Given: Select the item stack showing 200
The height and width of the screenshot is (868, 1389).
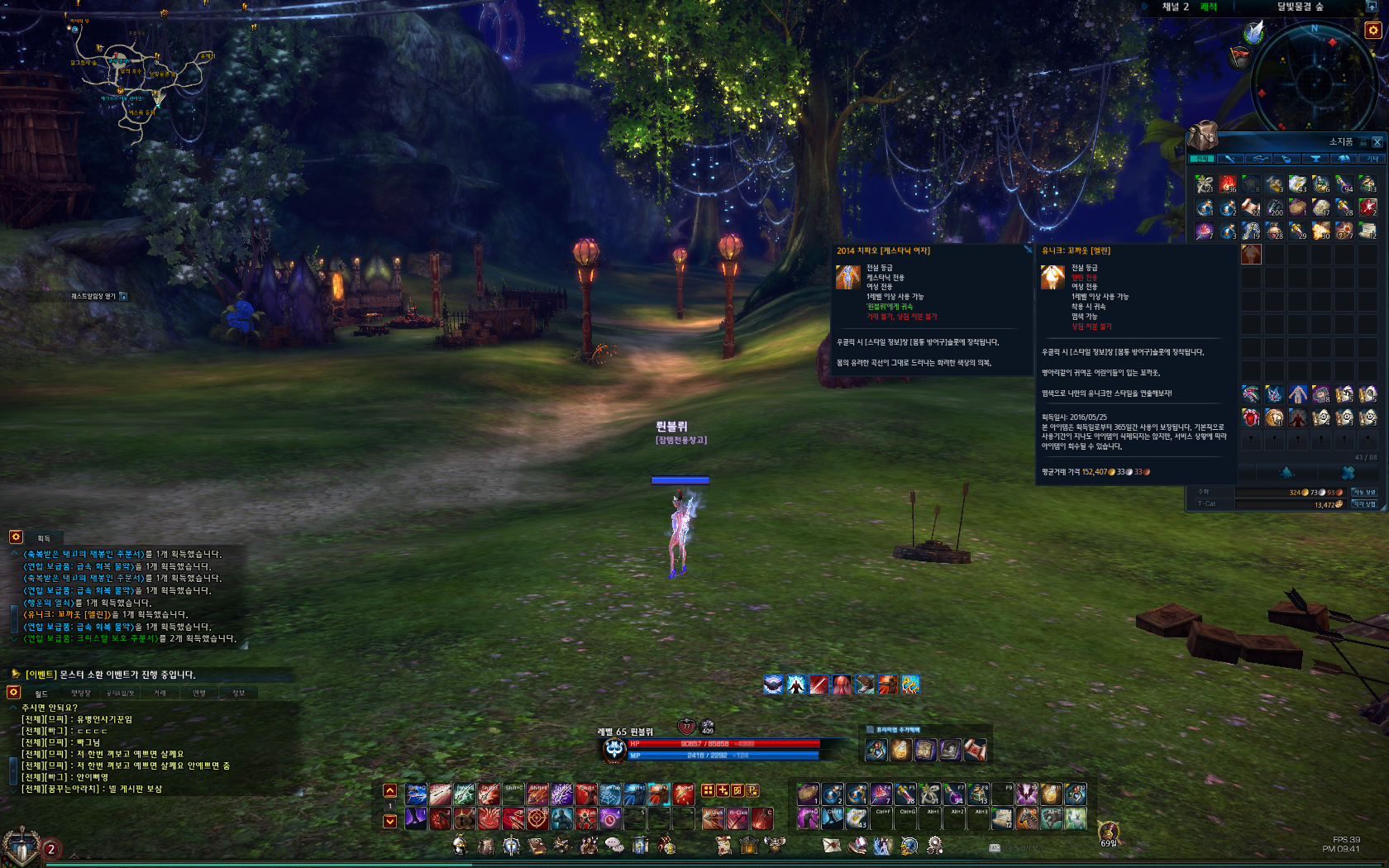Looking at the screenshot, I should [1274, 207].
